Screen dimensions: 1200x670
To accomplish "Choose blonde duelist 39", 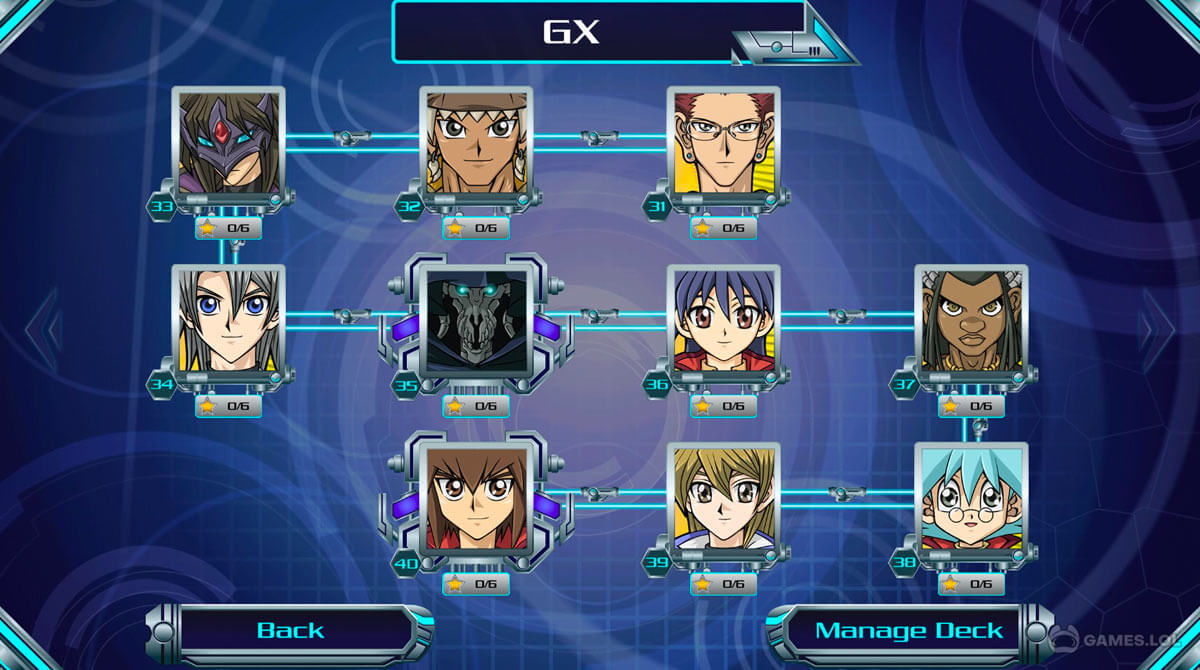I will [724, 499].
